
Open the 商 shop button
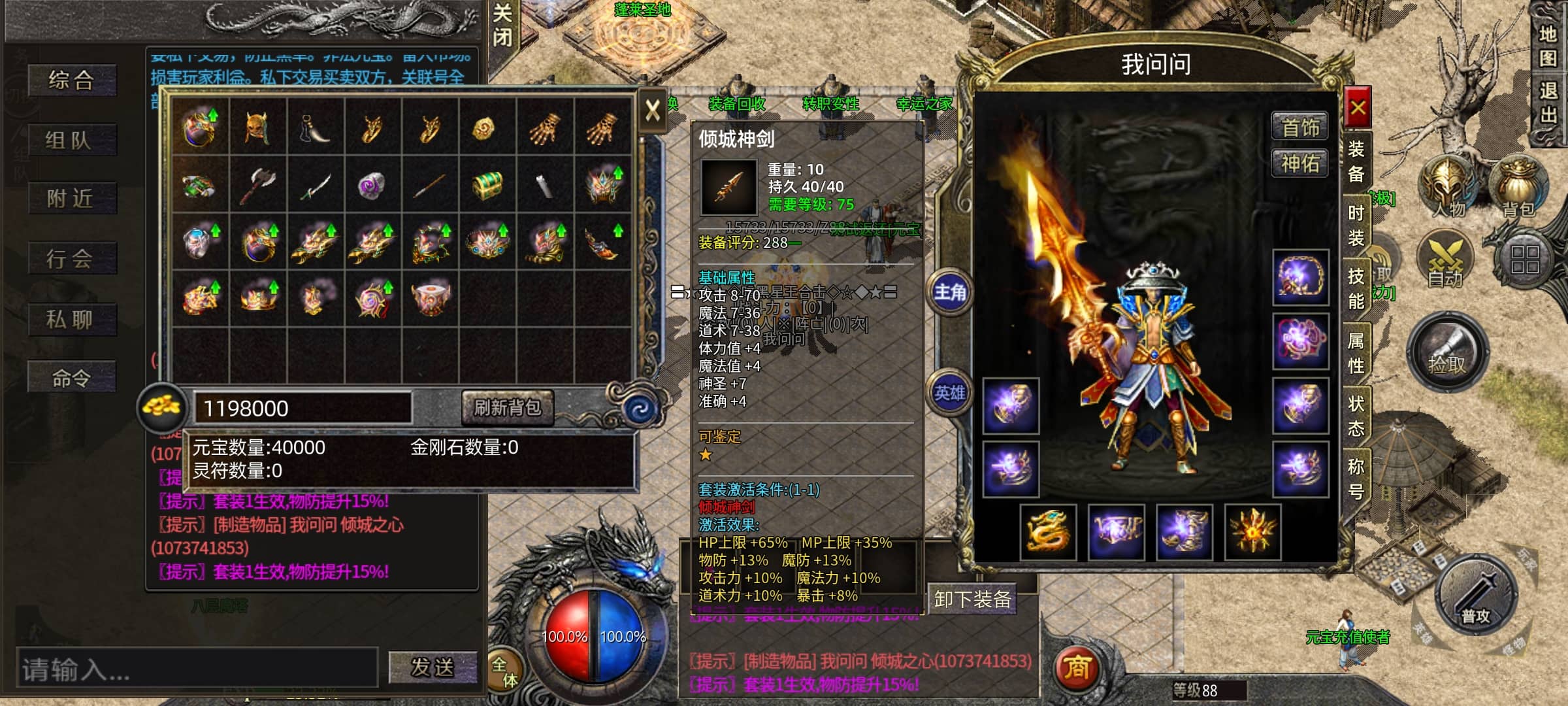pos(1077,667)
